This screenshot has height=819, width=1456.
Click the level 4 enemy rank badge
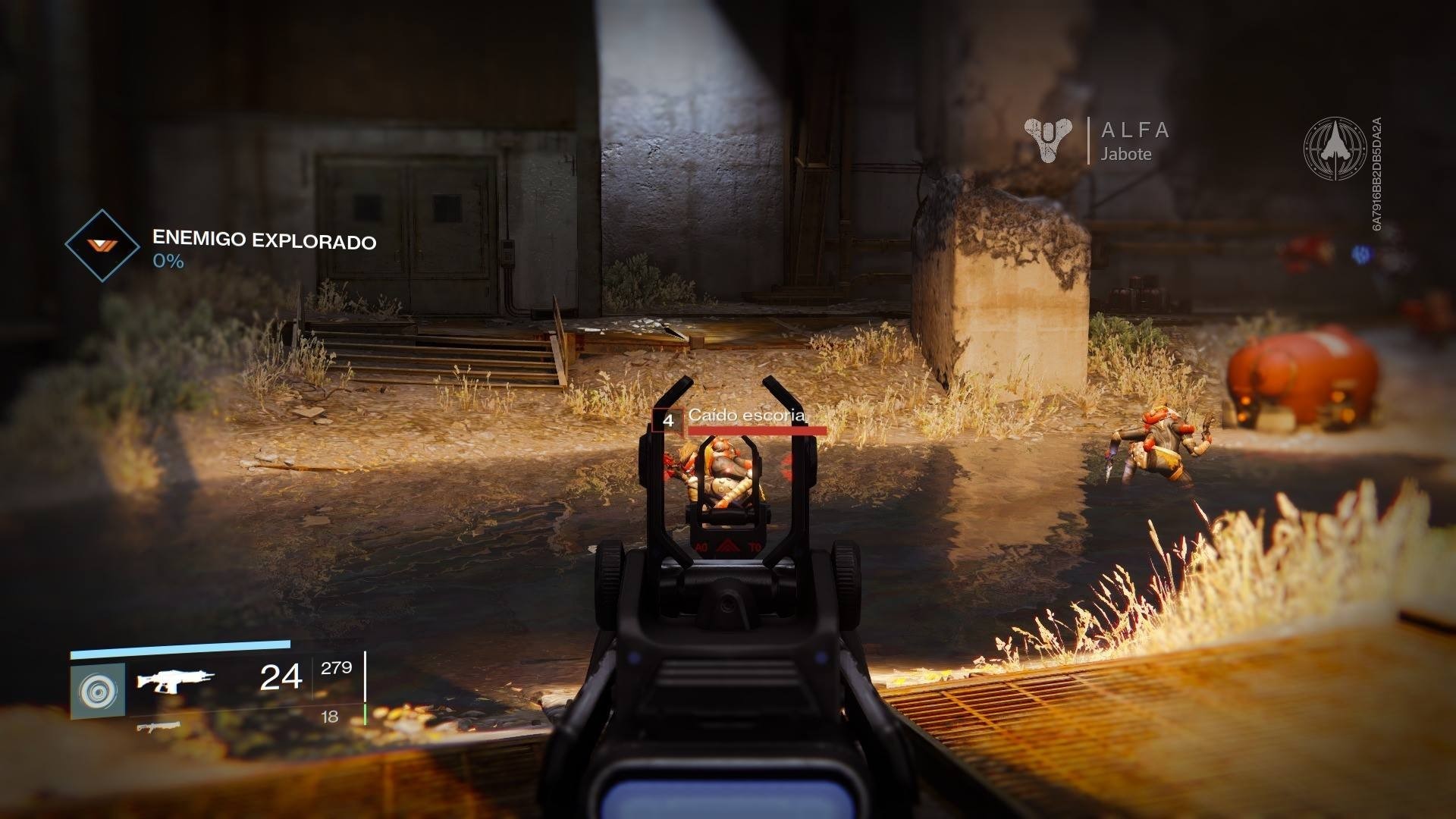point(668,417)
